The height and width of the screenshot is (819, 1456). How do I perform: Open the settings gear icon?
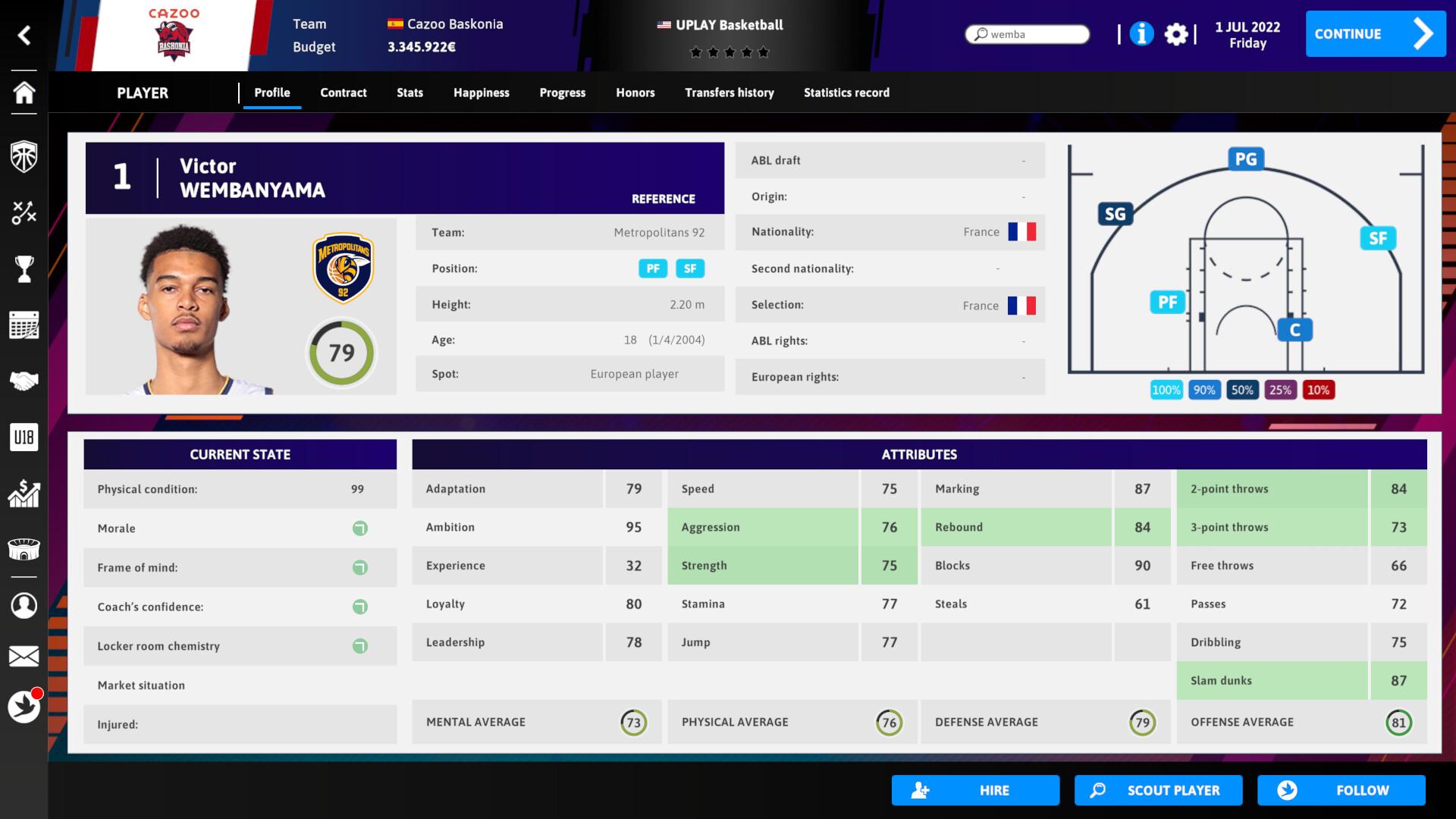(x=1178, y=35)
